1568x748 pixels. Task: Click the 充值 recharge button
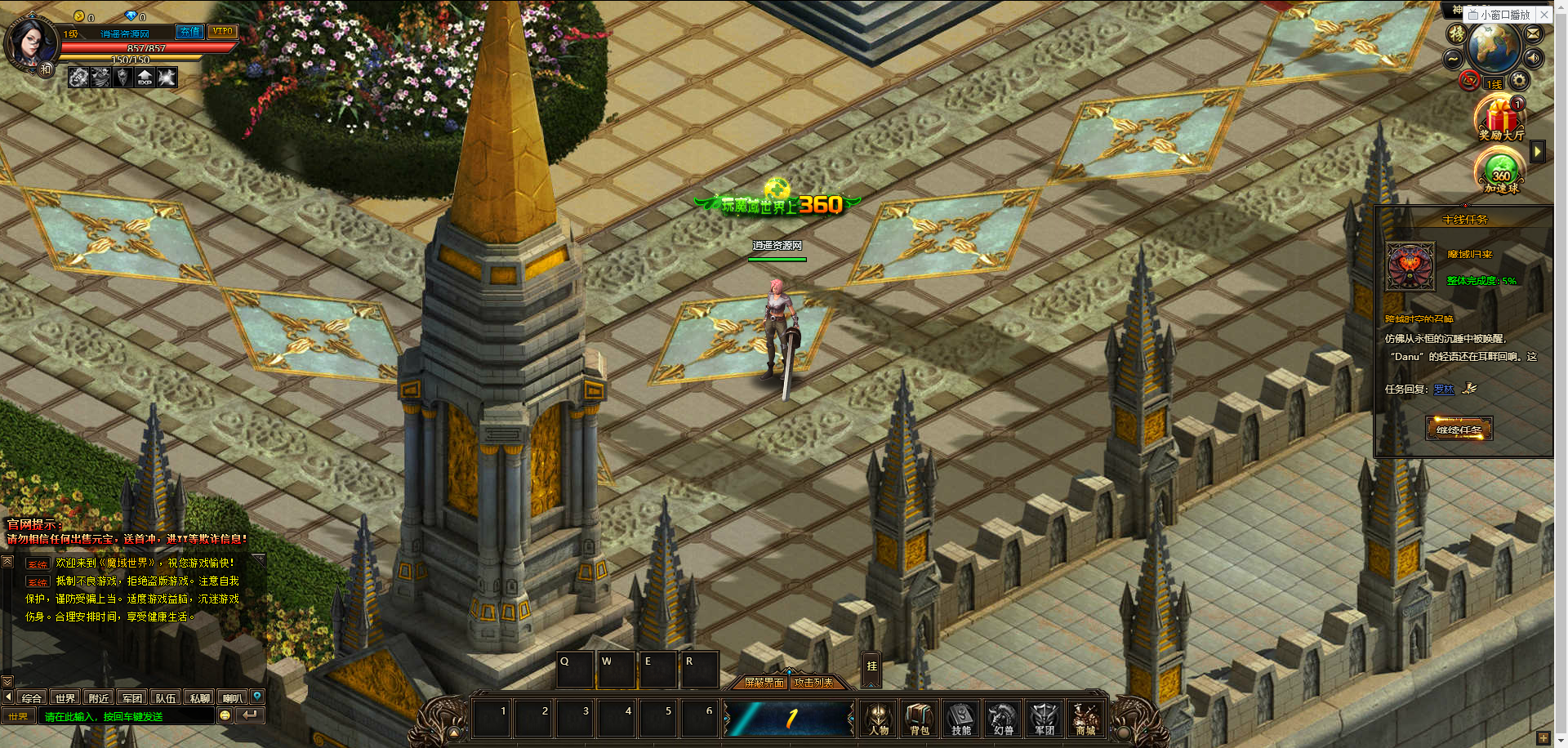(x=190, y=32)
